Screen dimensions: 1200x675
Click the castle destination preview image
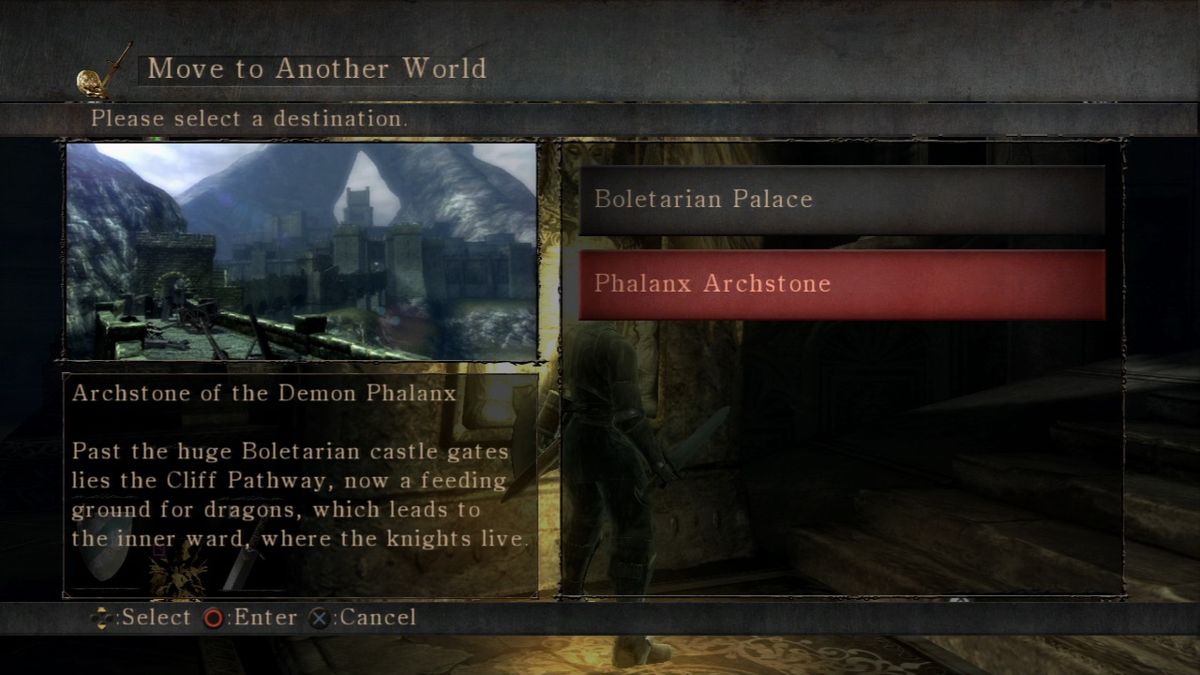(x=301, y=250)
